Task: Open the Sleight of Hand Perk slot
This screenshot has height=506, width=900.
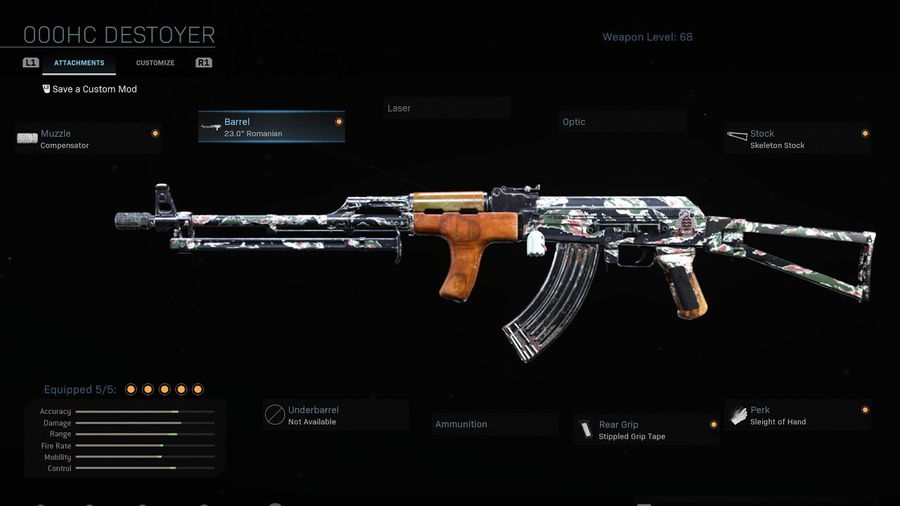Action: point(797,415)
